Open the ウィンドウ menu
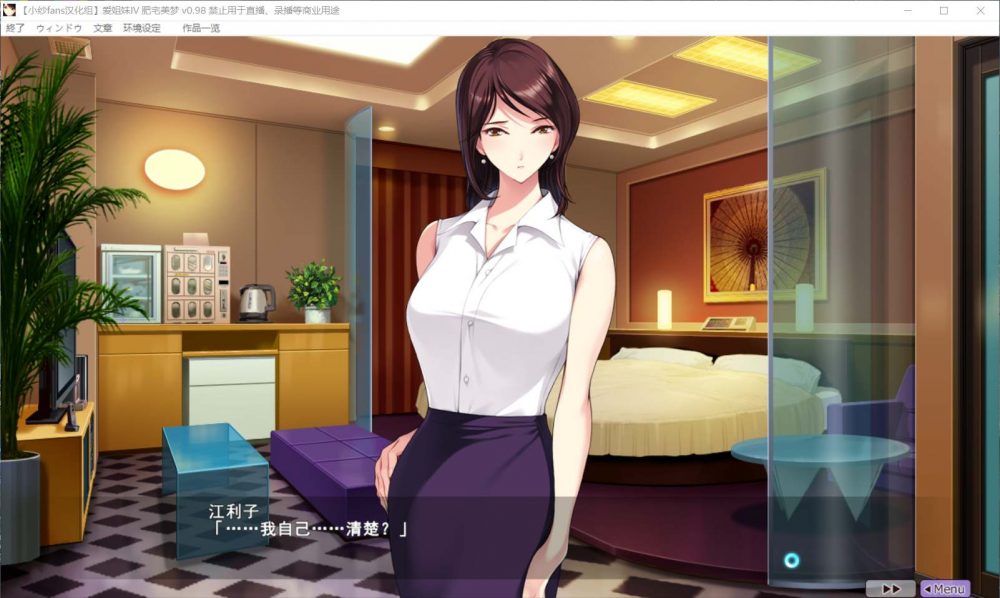Viewport: 1000px width, 598px height. pyautogui.click(x=59, y=28)
